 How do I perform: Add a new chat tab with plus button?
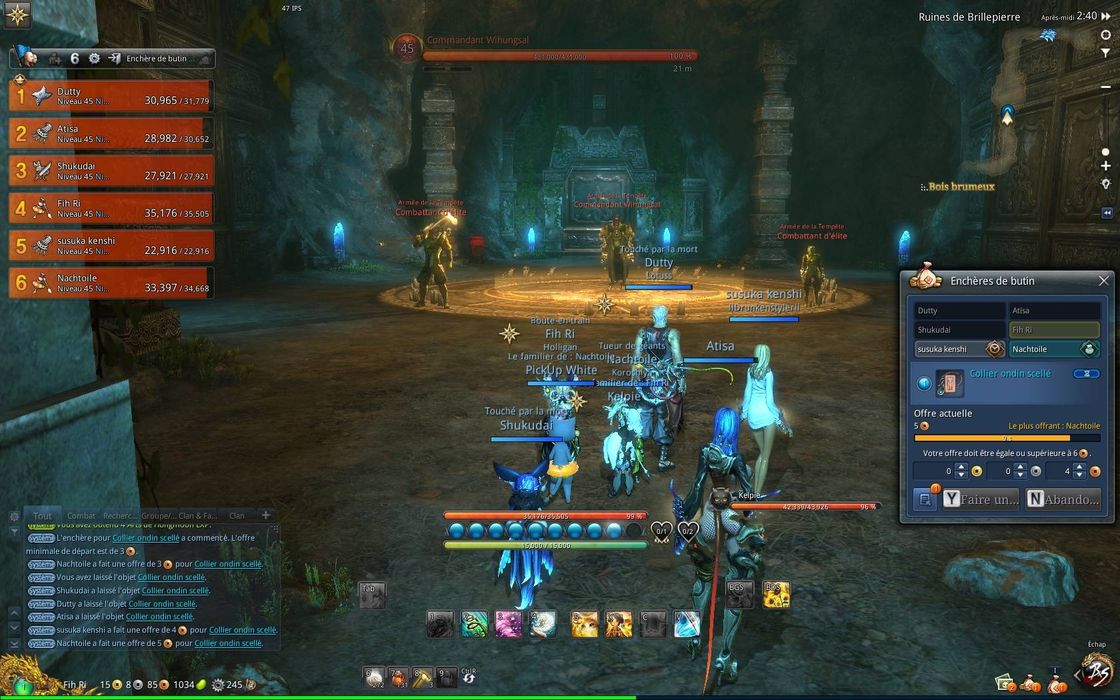pos(266,515)
